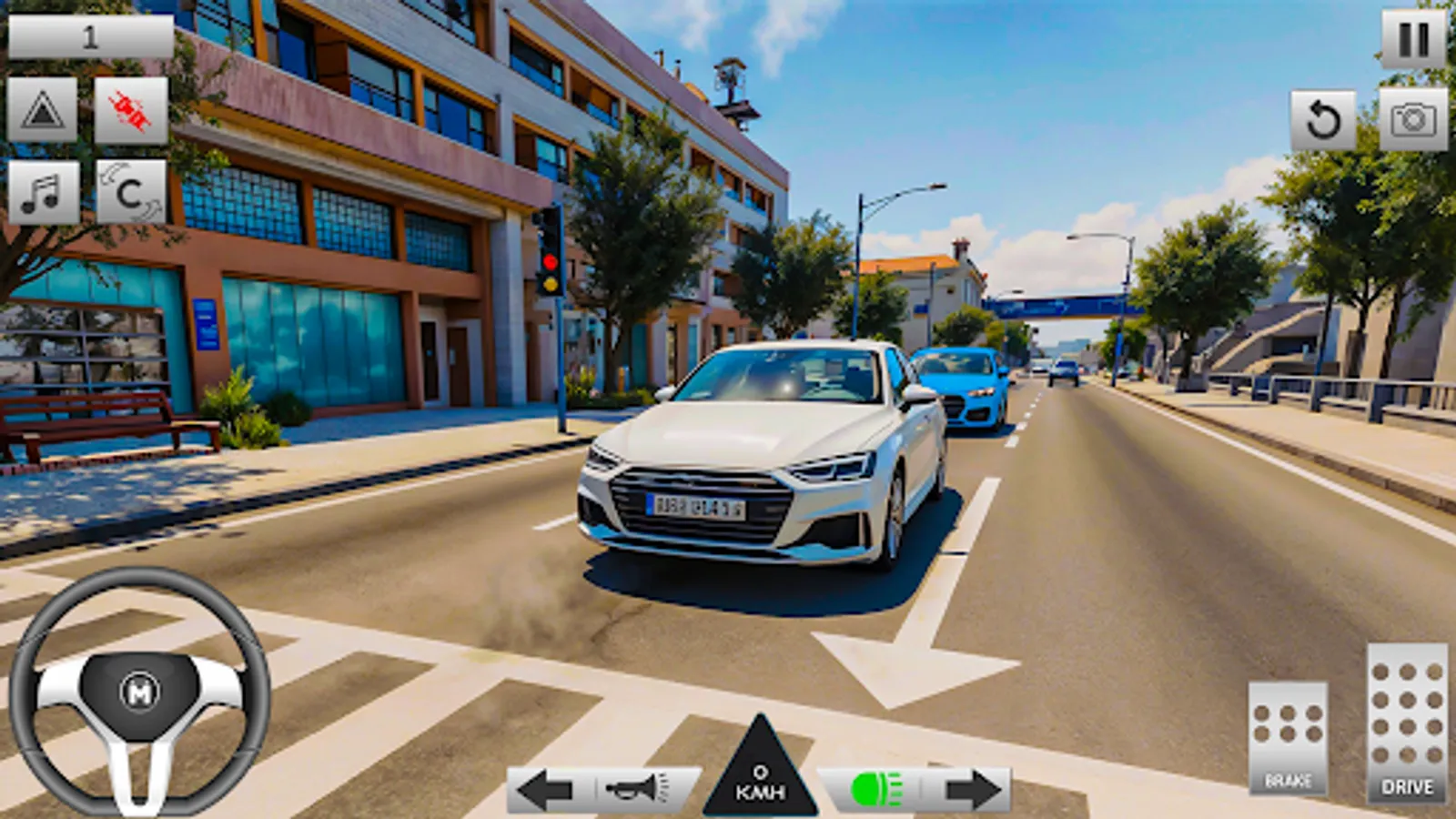1456x819 pixels.
Task: Click the red traffic light
Action: pos(551,259)
